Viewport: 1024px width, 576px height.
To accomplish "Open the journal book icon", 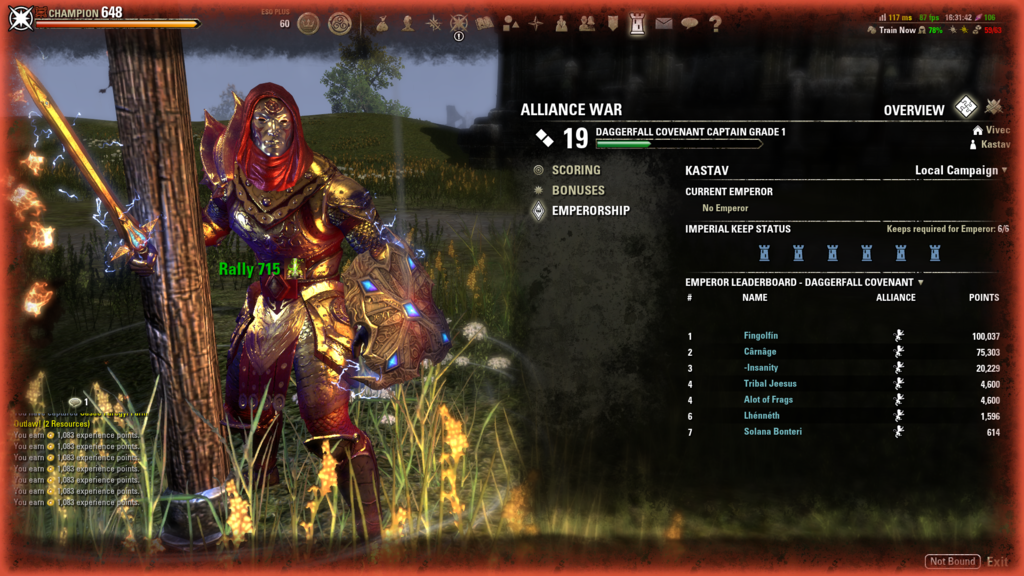I will (485, 24).
